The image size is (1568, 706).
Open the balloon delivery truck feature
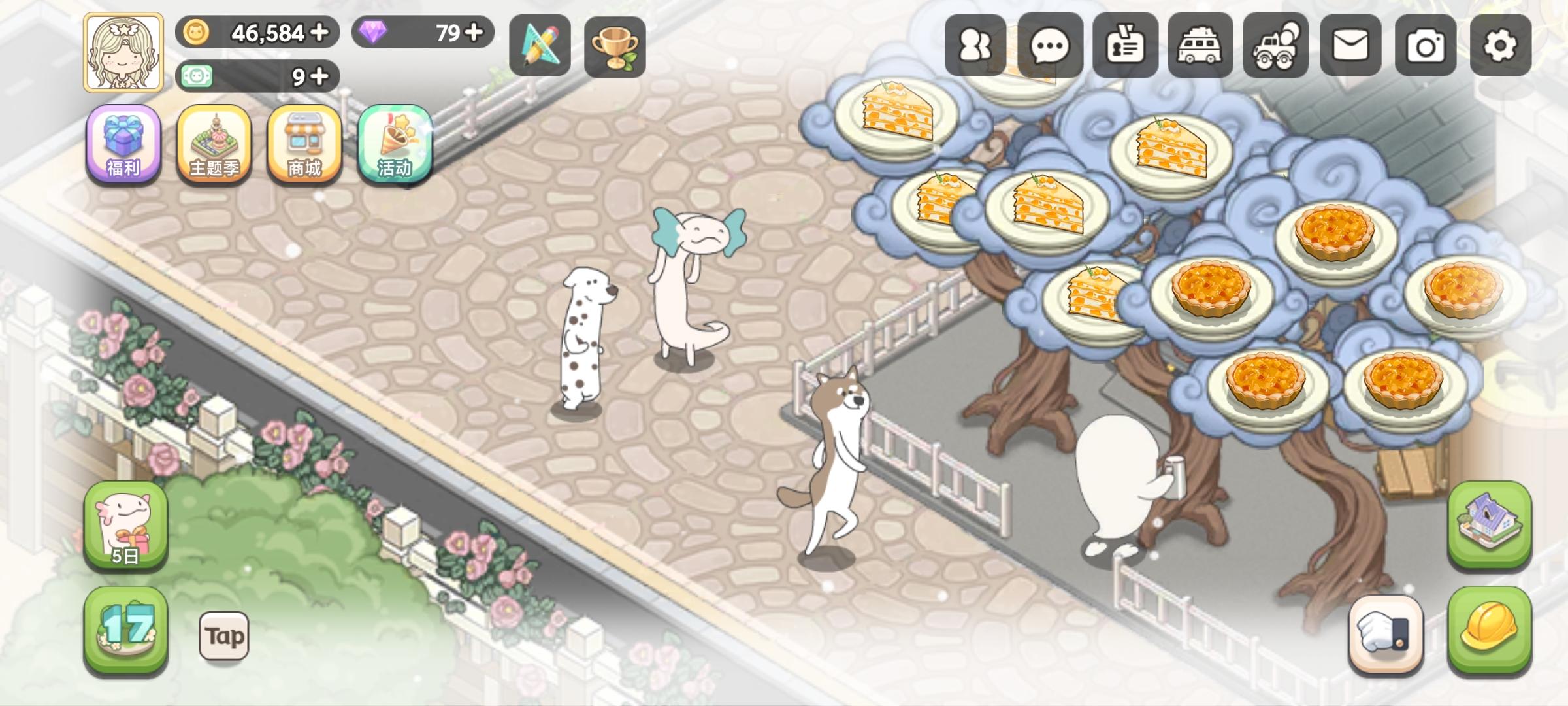click(x=1275, y=46)
